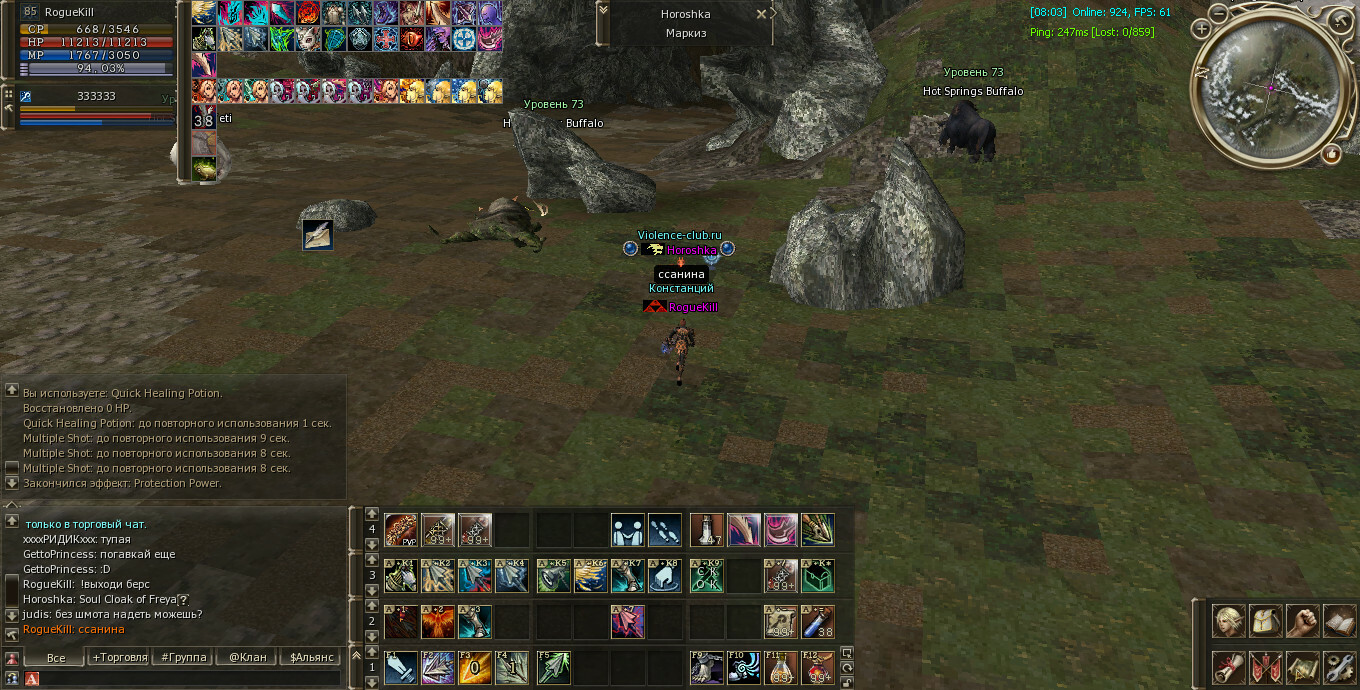Select the @Клан chat tab
The image size is (1360, 690).
(248, 657)
